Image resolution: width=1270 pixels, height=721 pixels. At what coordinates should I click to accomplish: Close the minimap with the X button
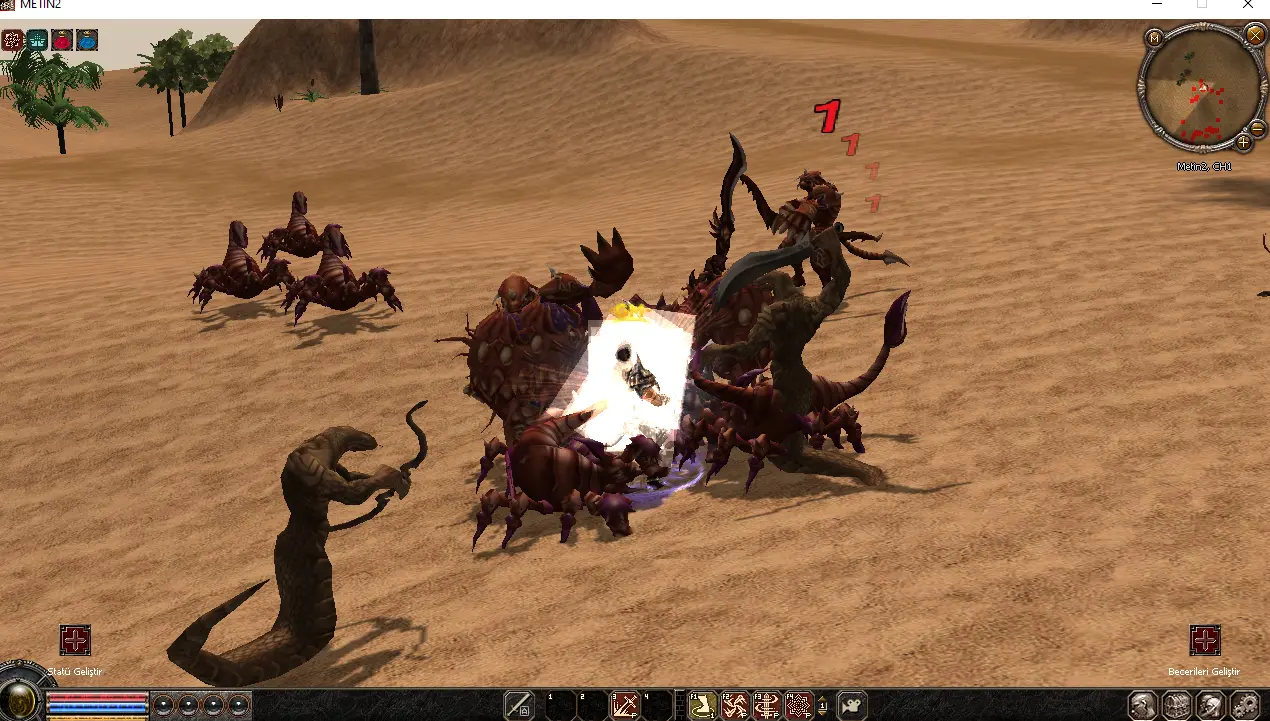[x=1255, y=35]
